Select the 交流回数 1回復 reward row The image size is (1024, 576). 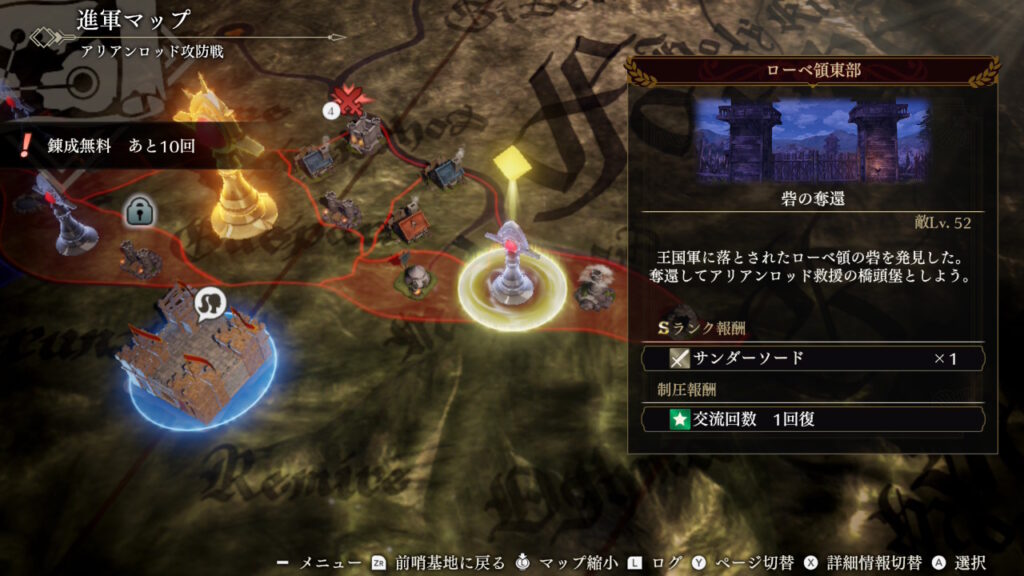click(x=812, y=419)
